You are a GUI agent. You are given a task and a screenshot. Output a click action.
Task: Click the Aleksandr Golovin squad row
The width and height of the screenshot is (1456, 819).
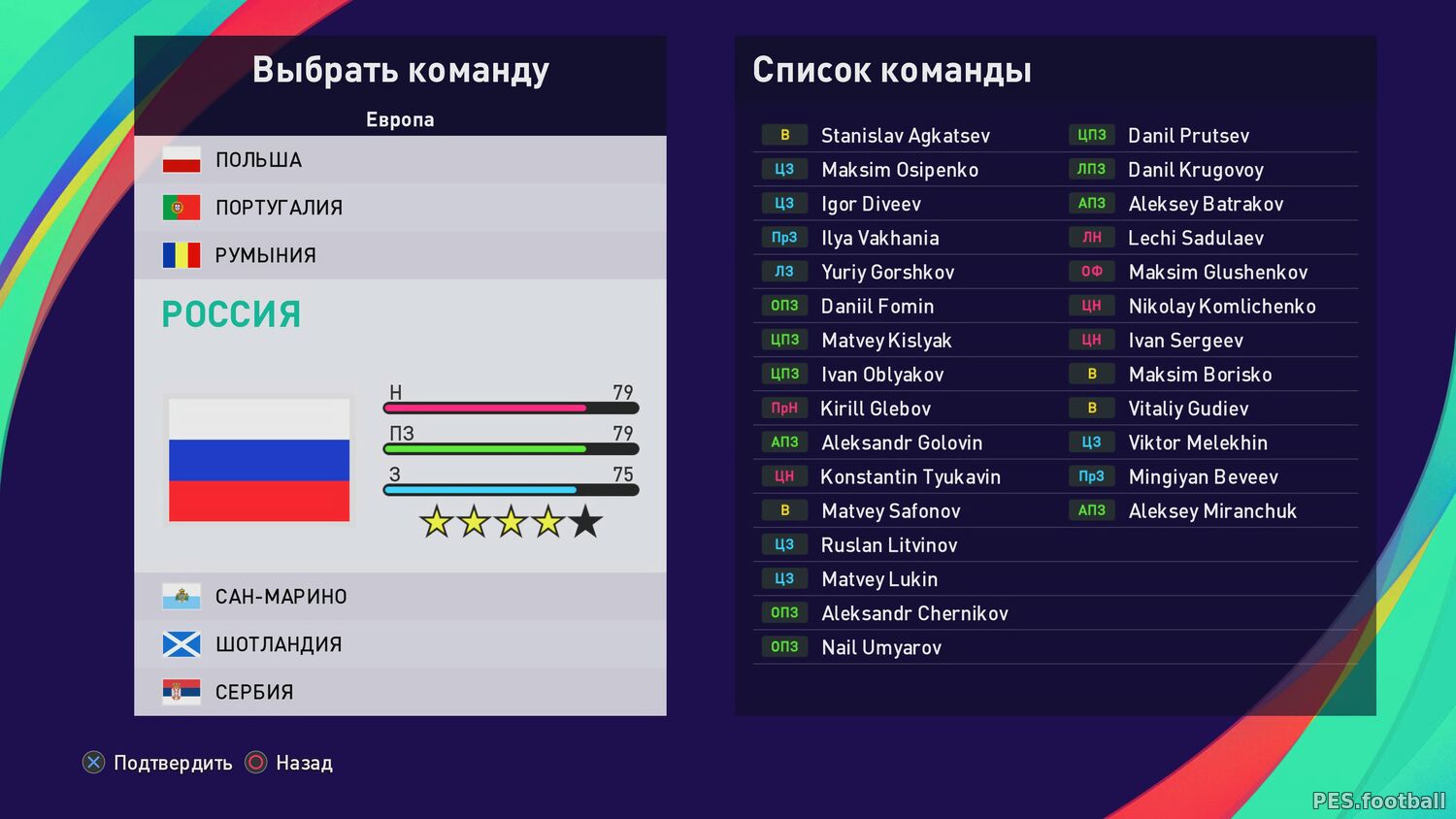901,443
